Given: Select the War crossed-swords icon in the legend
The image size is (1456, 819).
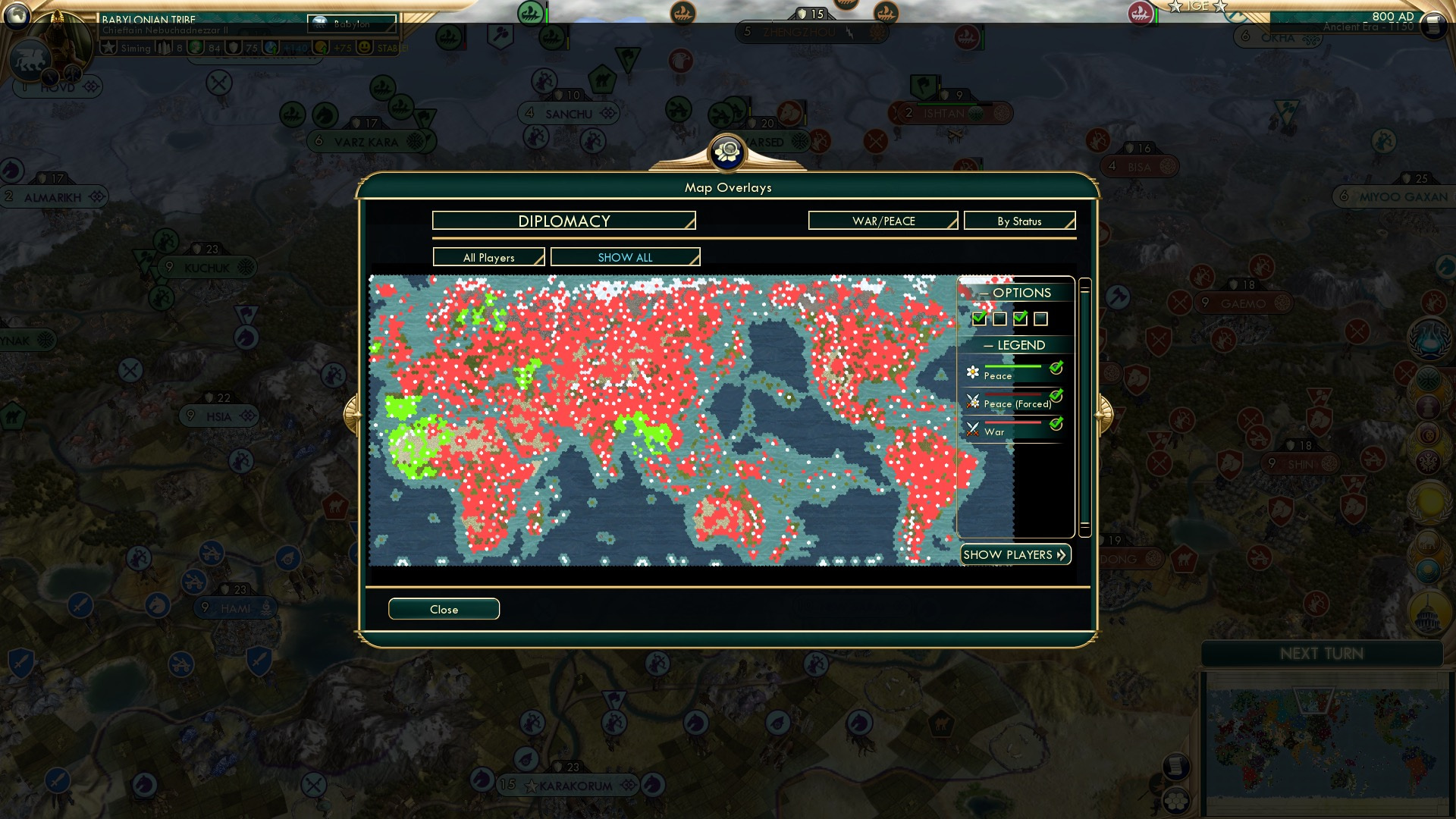Looking at the screenshot, I should click(x=973, y=428).
